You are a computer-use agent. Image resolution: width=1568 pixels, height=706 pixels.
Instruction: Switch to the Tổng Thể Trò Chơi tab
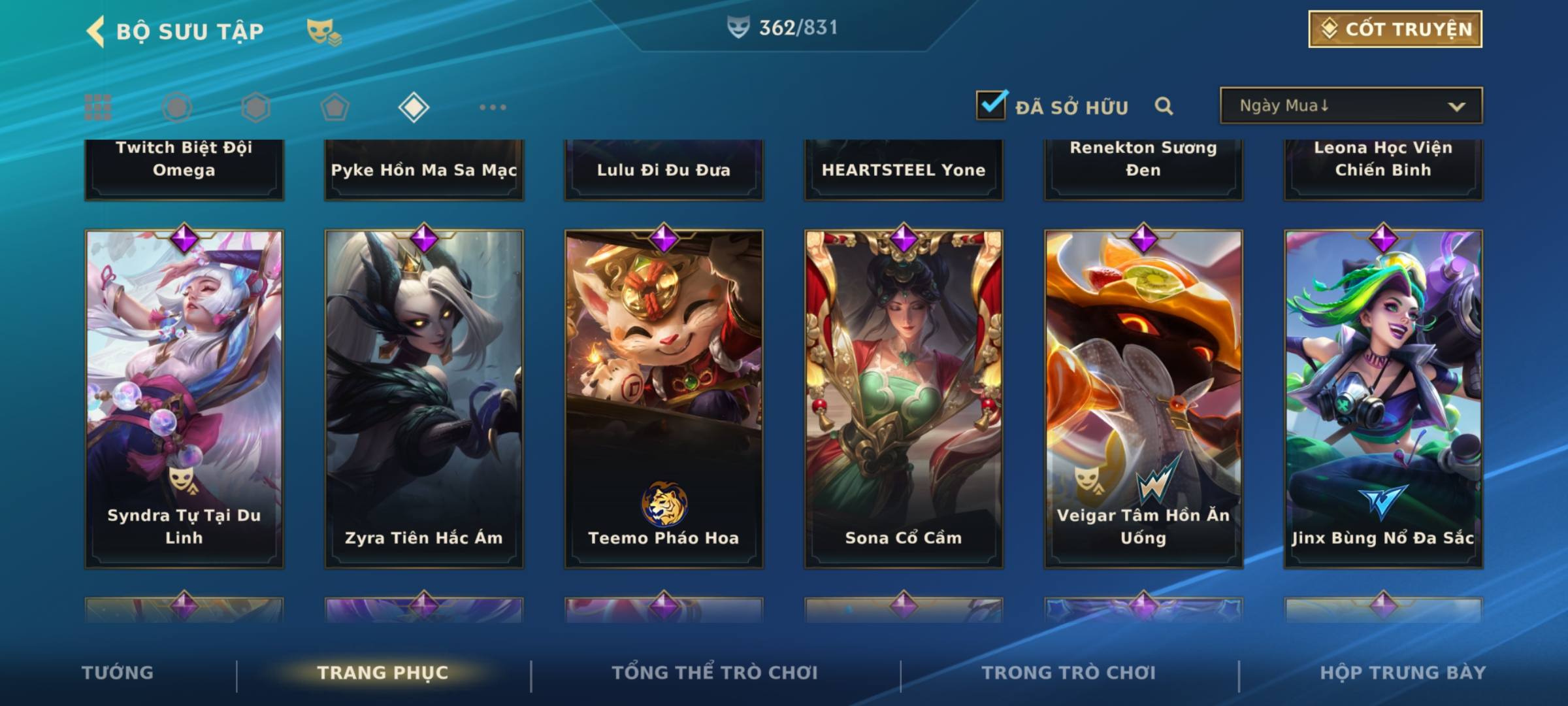(715, 673)
